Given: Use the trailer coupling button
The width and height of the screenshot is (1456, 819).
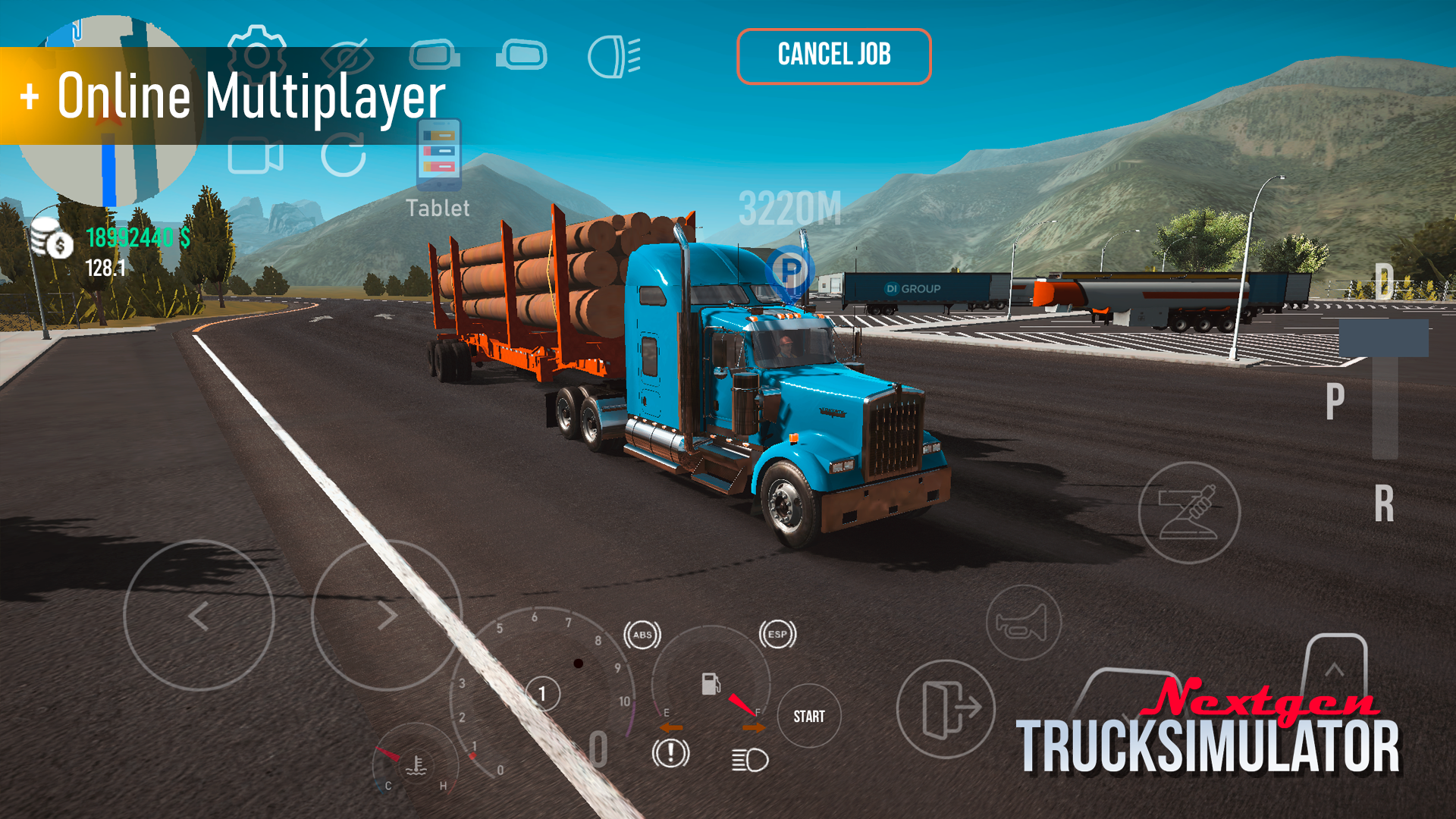Looking at the screenshot, I should (1189, 513).
